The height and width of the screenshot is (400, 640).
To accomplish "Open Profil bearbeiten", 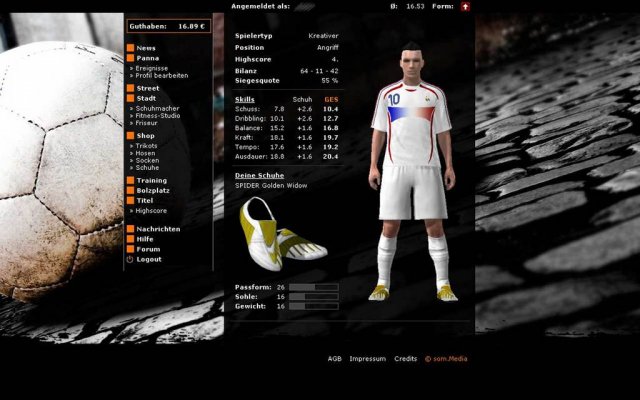I will point(164,75).
